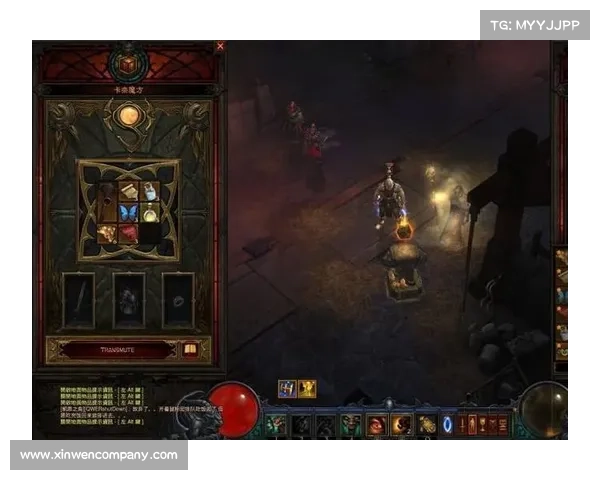
Task: Select the blue butterfly item in the cube
Action: click(127, 212)
